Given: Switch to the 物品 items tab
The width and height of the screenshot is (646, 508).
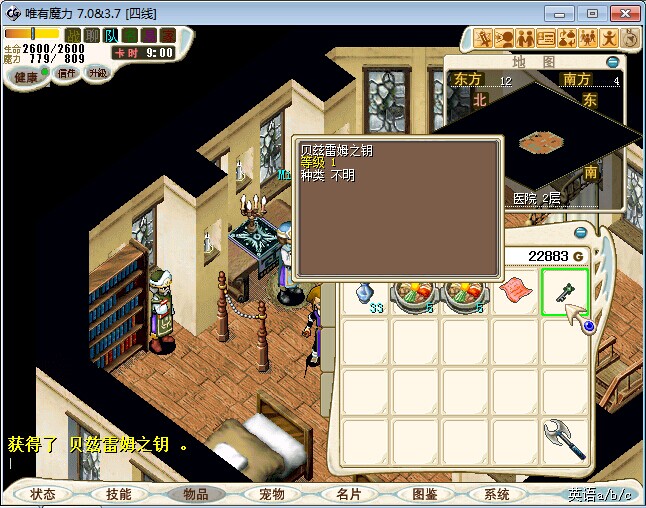Looking at the screenshot, I should tap(195, 494).
